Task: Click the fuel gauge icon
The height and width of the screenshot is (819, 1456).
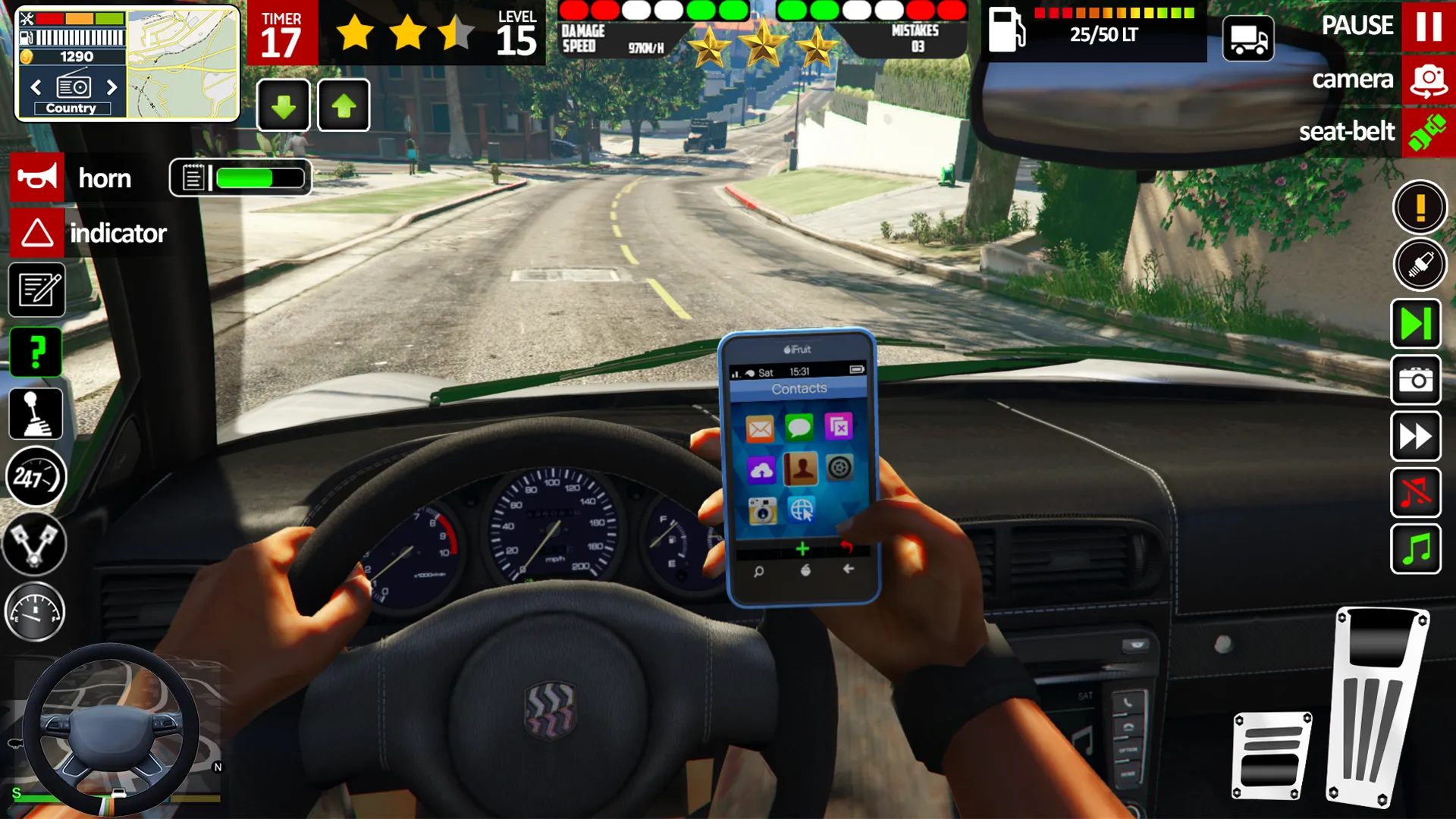Action: pos(36,611)
